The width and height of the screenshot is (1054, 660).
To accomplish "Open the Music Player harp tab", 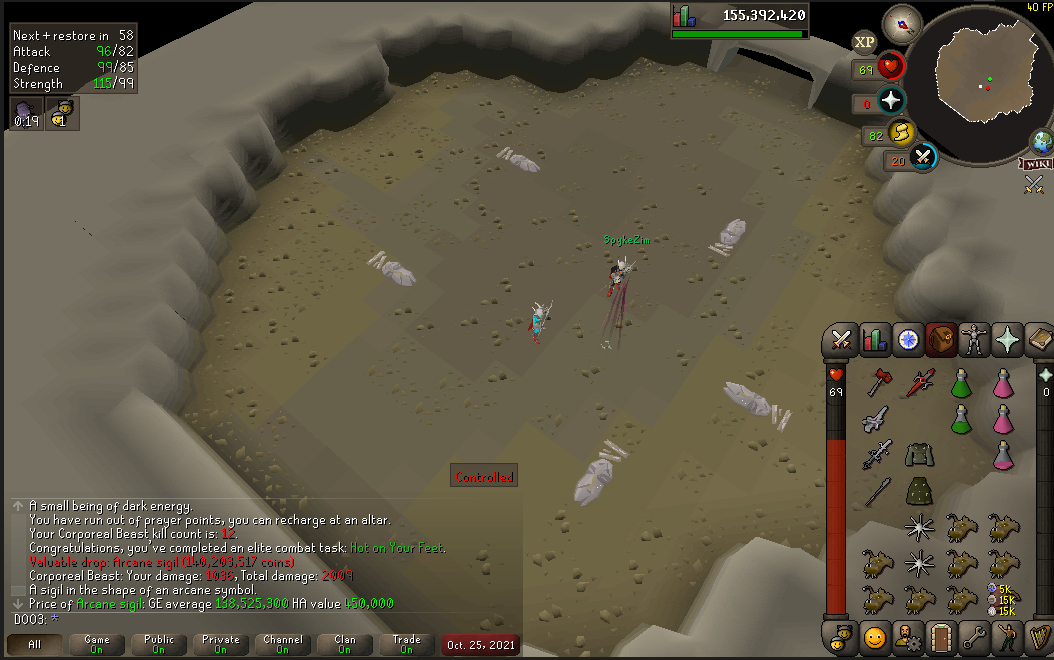I will [x=1039, y=636].
